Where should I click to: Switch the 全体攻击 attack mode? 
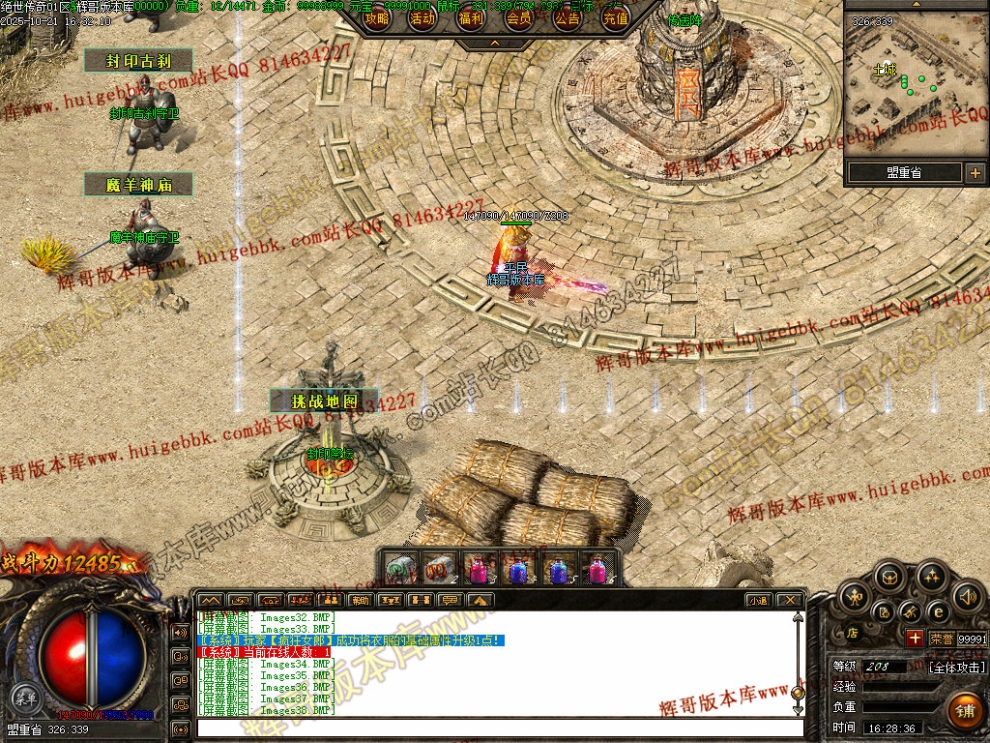[958, 667]
